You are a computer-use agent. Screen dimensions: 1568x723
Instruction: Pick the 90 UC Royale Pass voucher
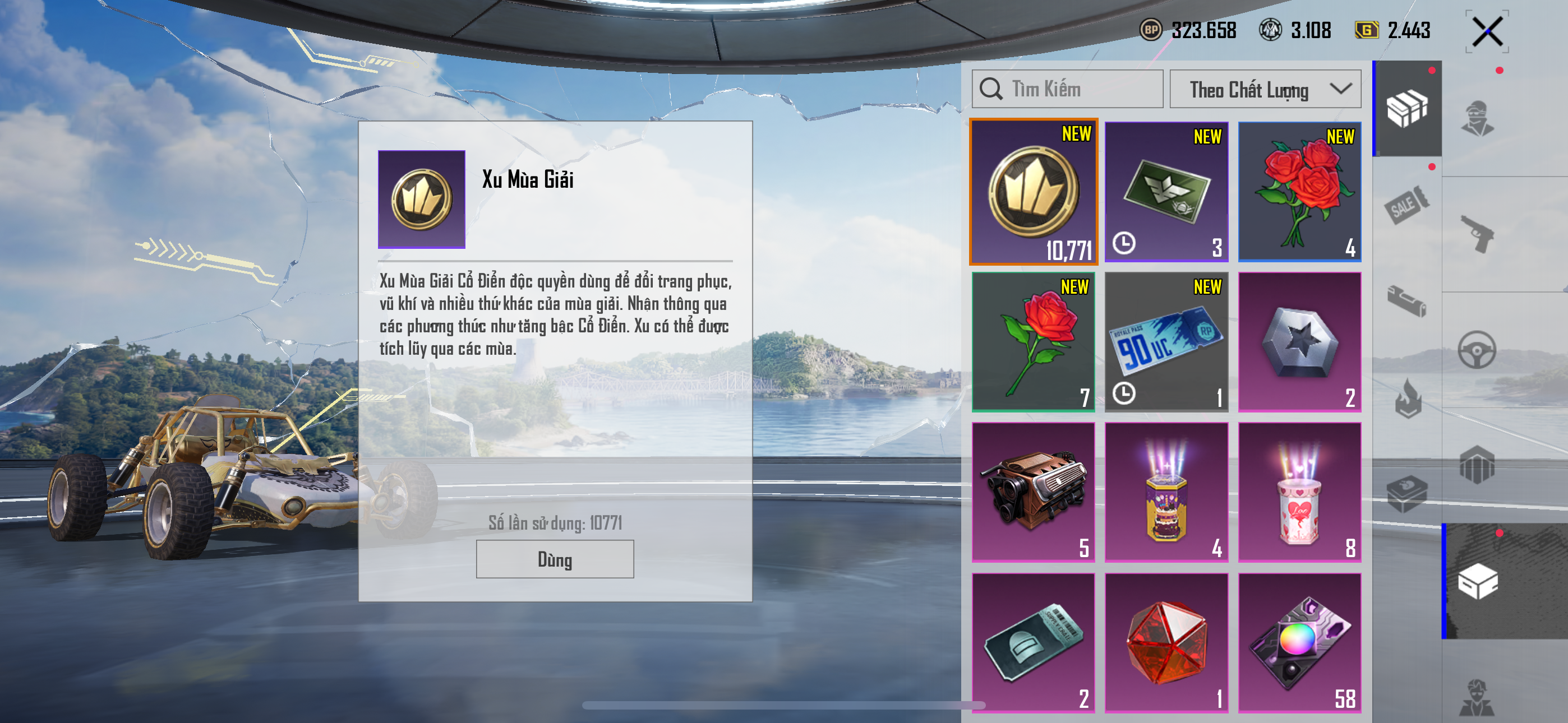(1166, 341)
